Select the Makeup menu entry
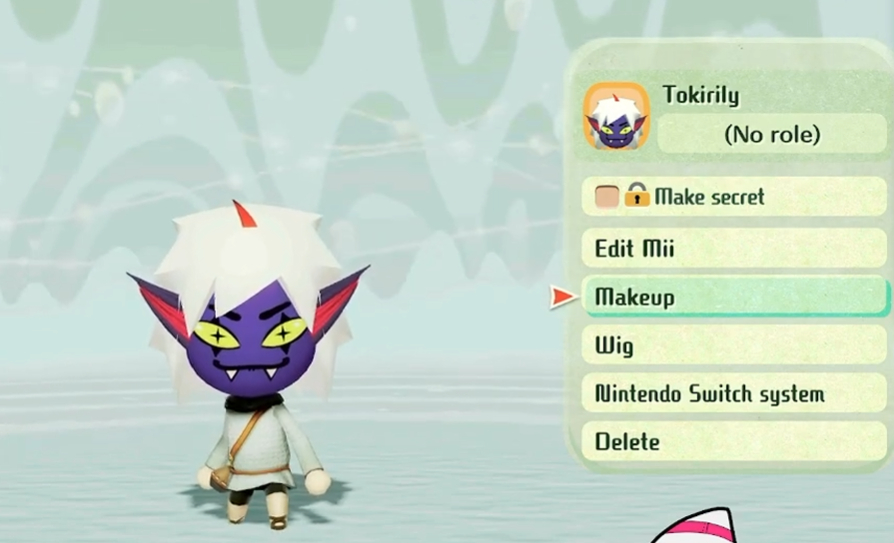The height and width of the screenshot is (543, 894). click(733, 297)
